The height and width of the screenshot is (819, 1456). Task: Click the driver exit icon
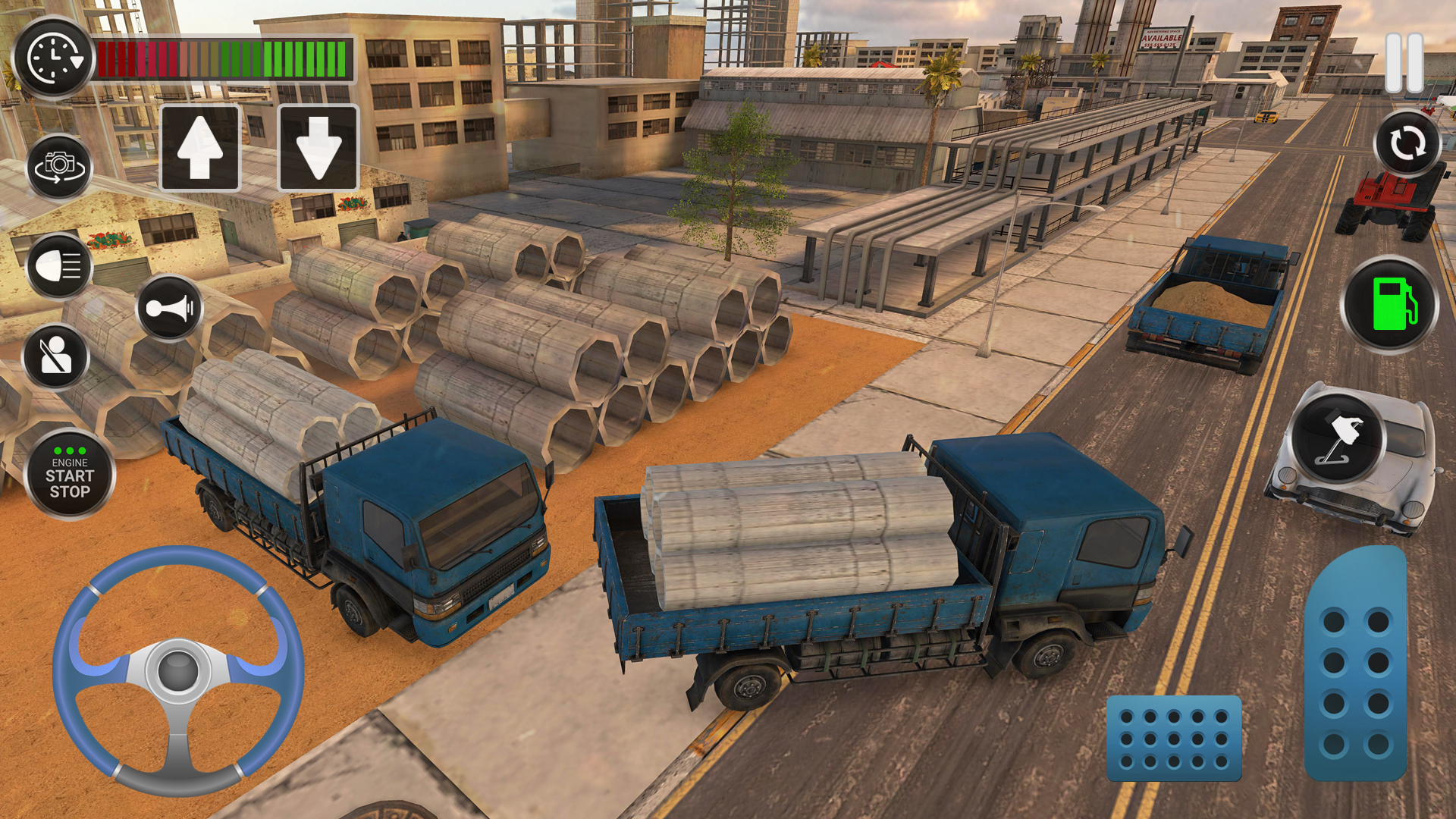point(56,356)
